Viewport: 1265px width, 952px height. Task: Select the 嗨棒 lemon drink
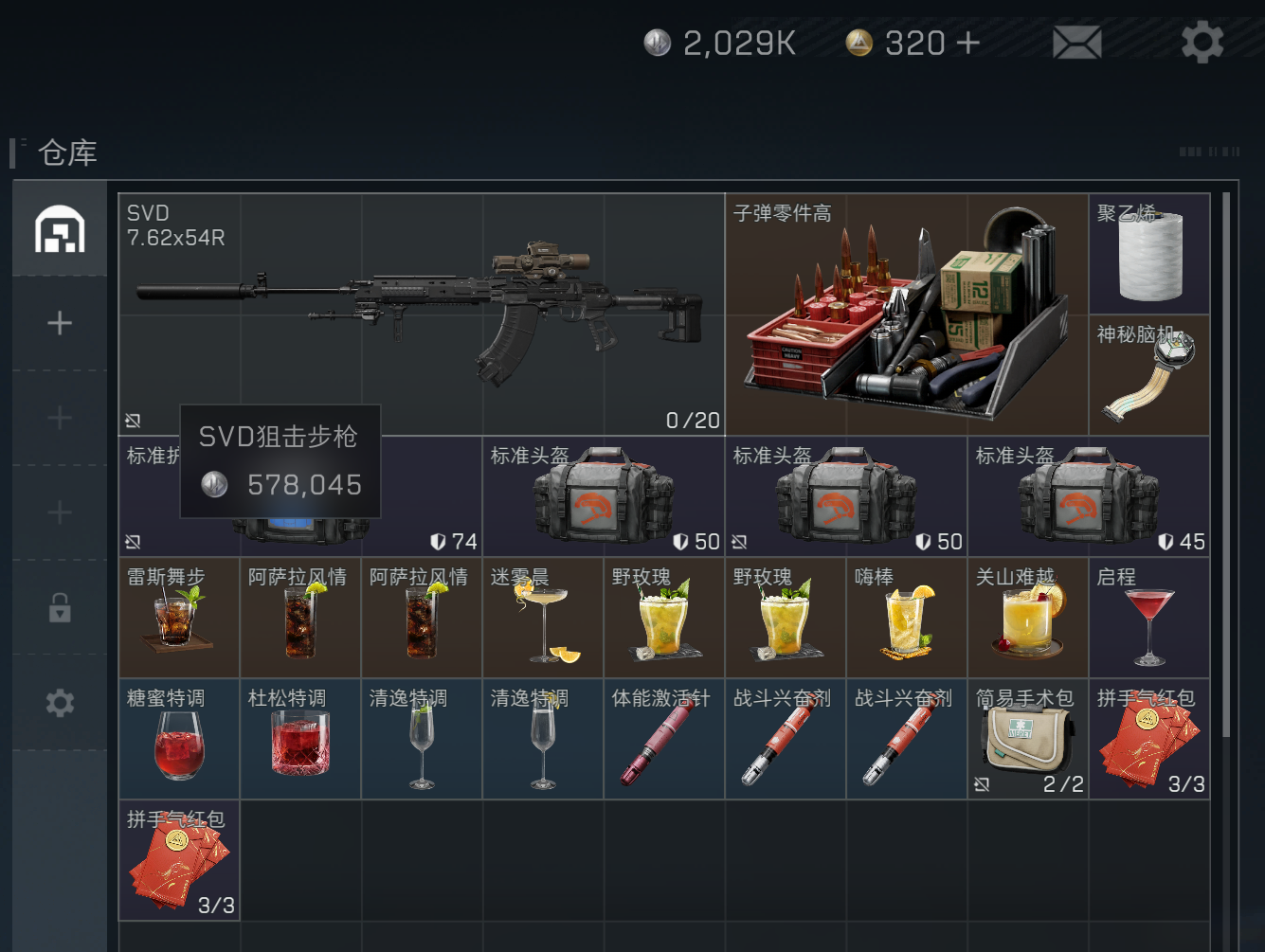click(907, 618)
